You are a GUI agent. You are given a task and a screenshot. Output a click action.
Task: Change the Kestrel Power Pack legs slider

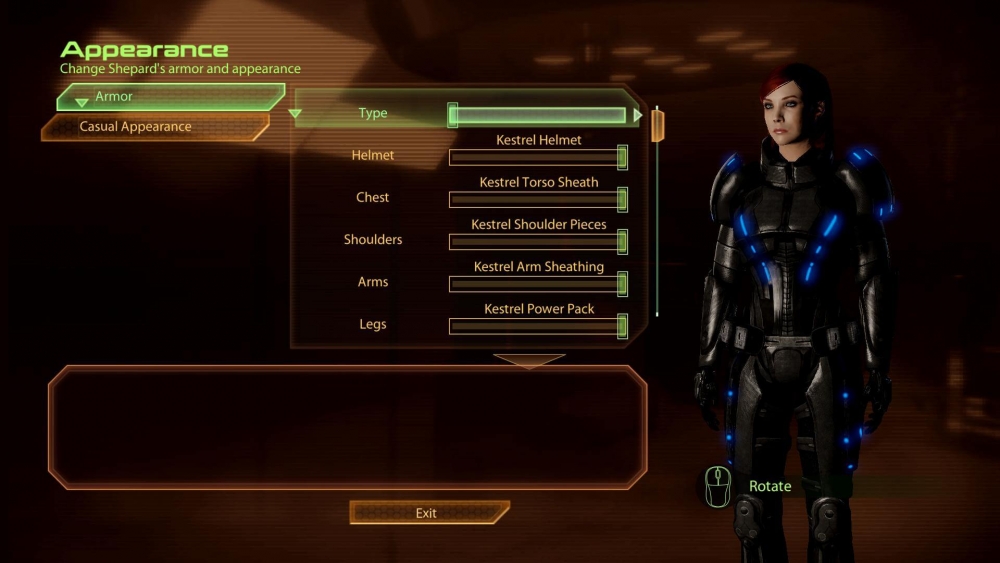click(538, 326)
